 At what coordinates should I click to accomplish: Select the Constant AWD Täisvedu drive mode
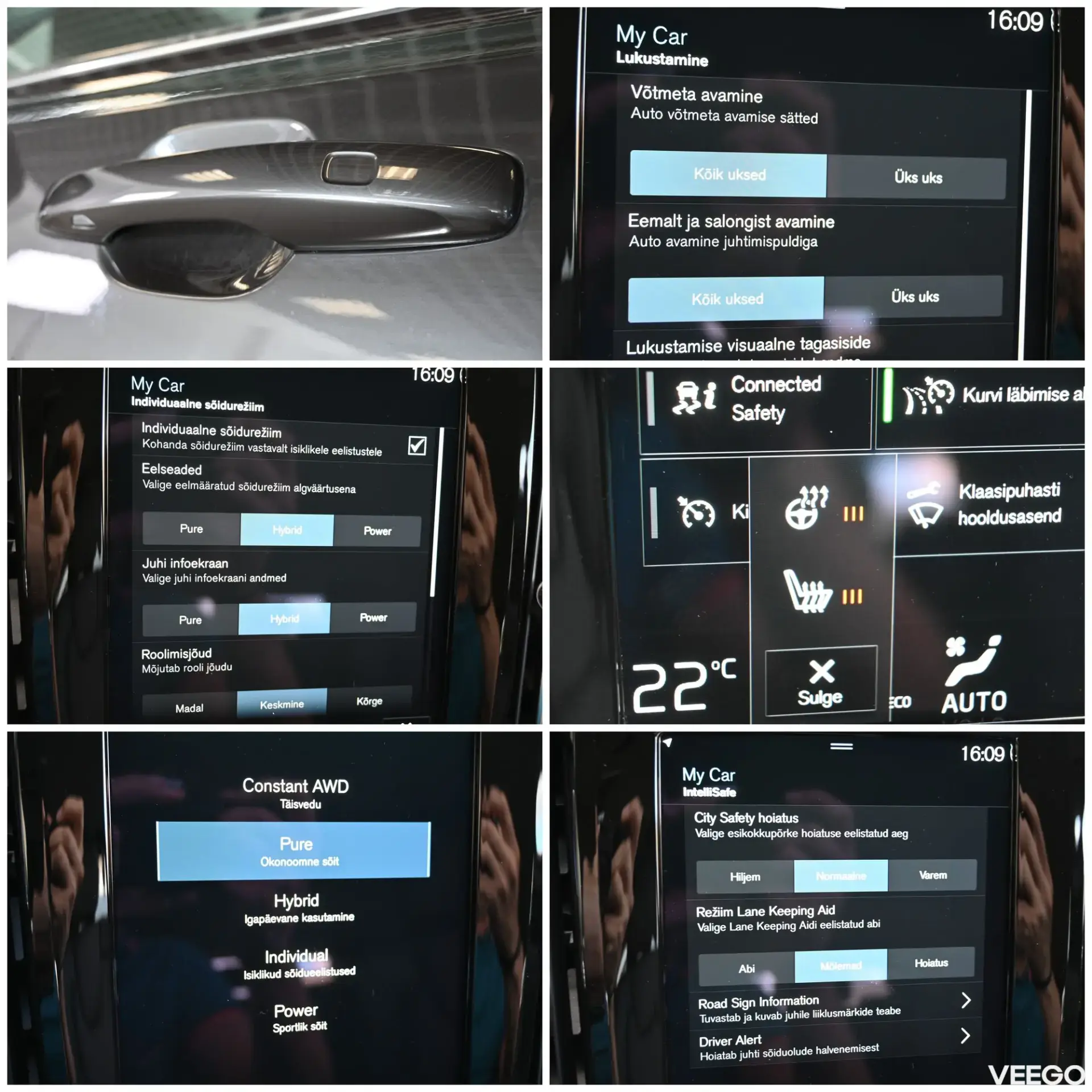[x=295, y=793]
